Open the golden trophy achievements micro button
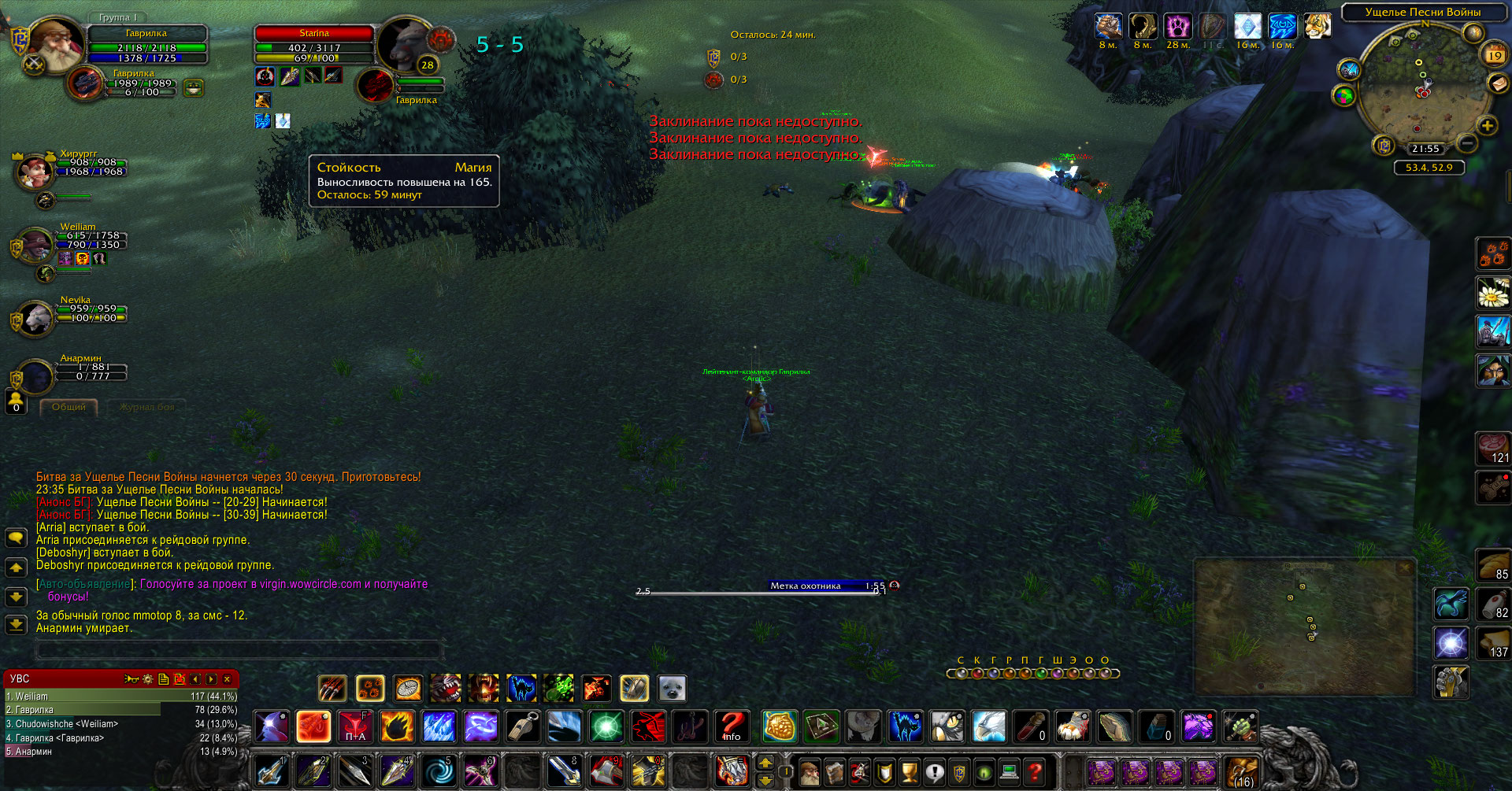1512x791 pixels. point(909,772)
